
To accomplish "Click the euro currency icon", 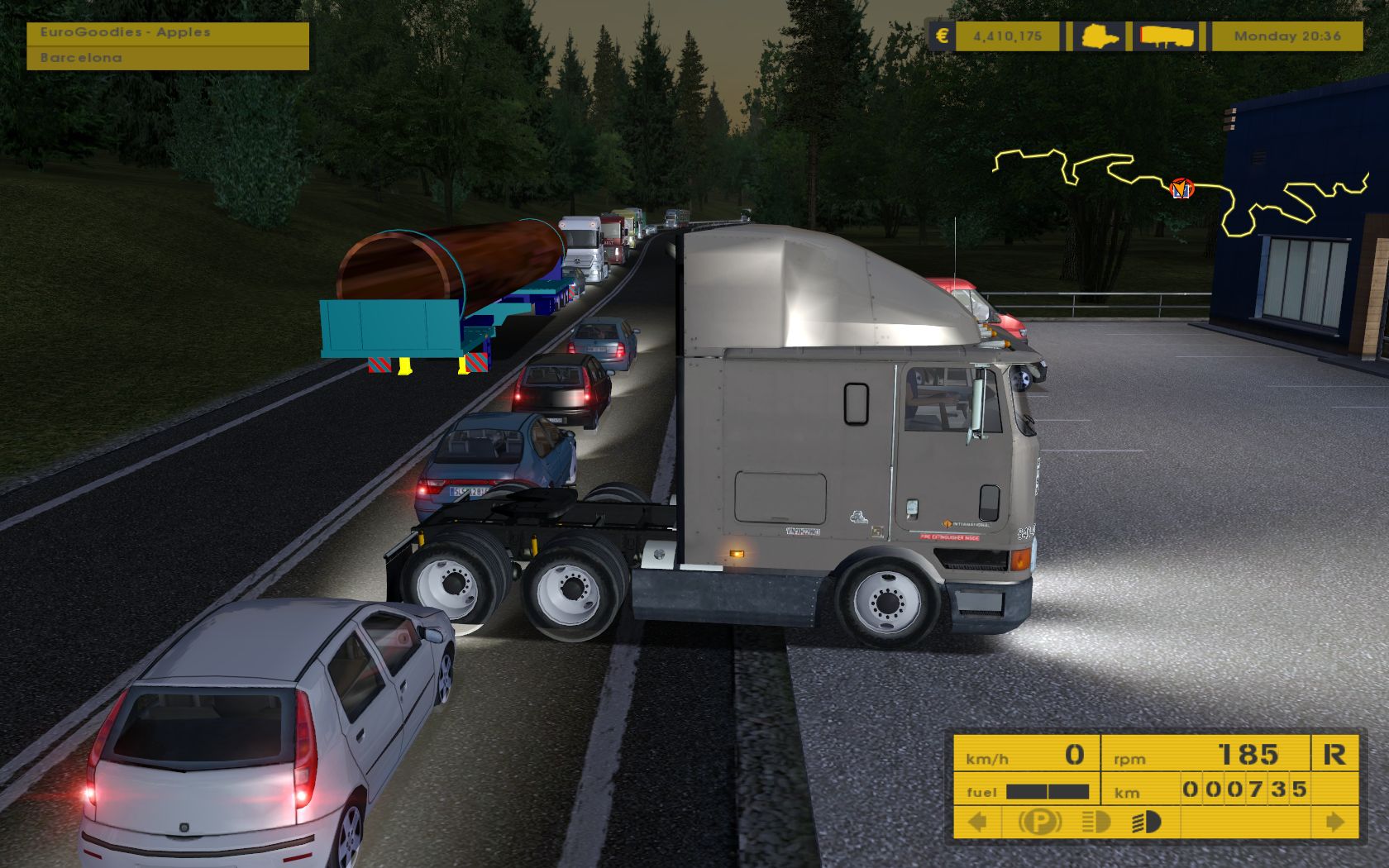I will tap(941, 36).
